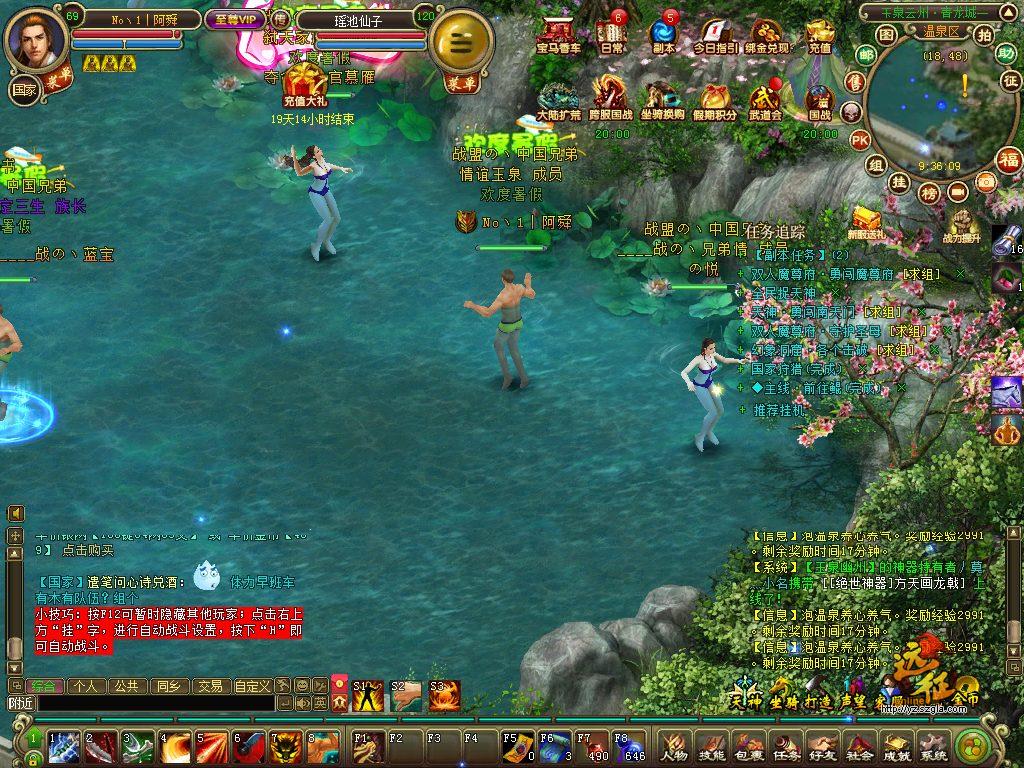Click the 邮 mail button by minimap
This screenshot has height=768, width=1024.
864,56
